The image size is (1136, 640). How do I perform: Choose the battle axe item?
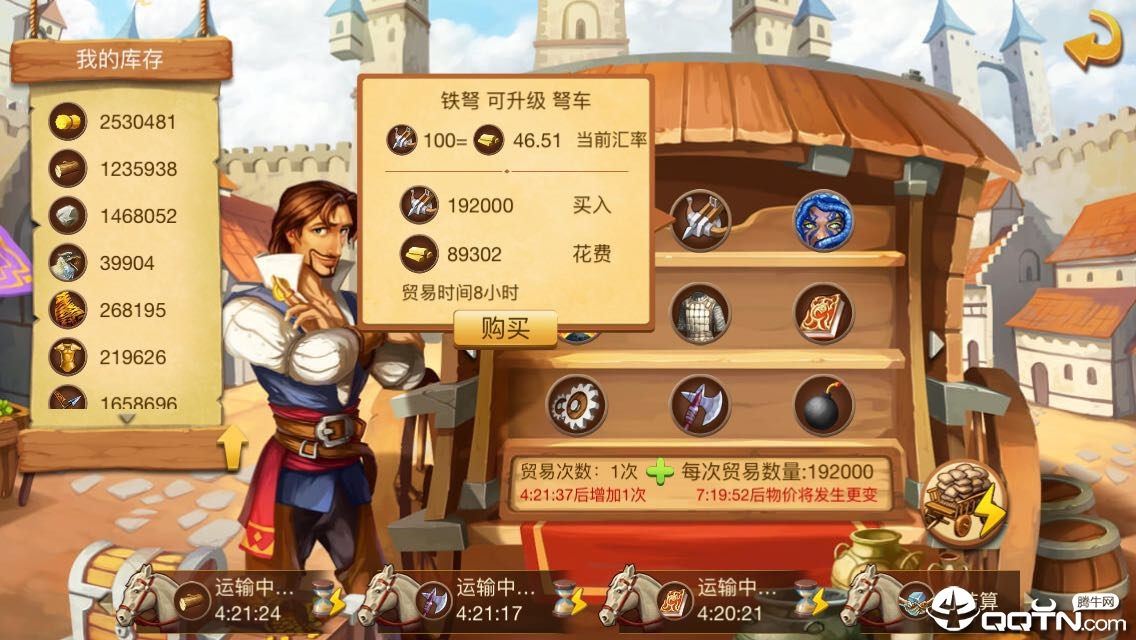pyautogui.click(x=700, y=405)
